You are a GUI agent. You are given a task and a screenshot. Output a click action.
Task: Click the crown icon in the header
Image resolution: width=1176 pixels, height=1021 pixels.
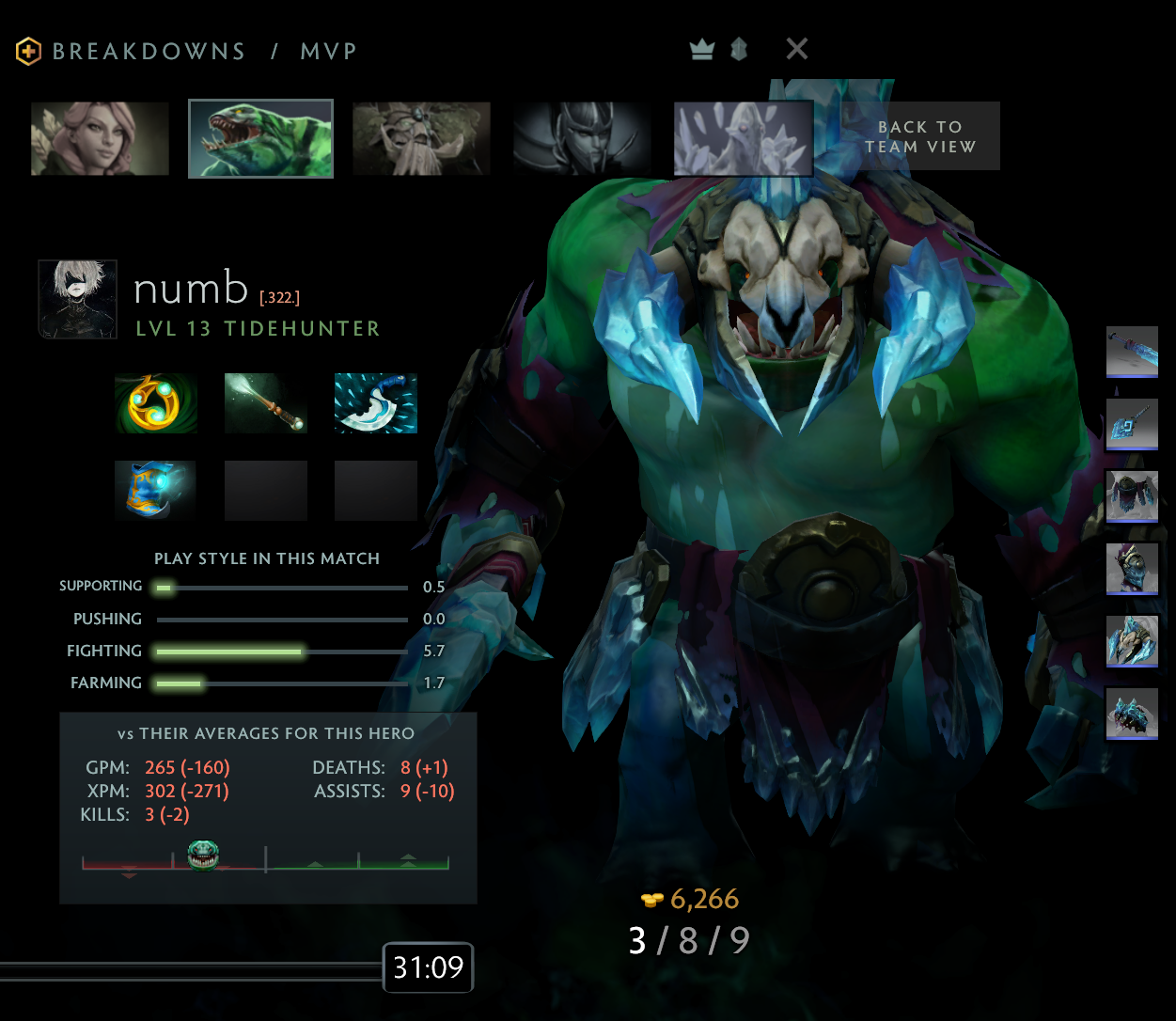pyautogui.click(x=702, y=49)
